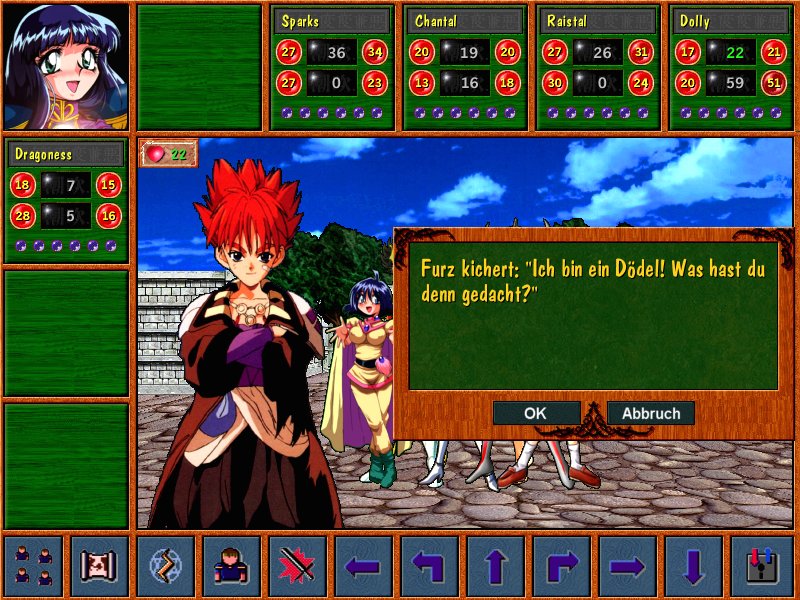The width and height of the screenshot is (800, 600).
Task: Click the strafe left arrow
Action: tap(363, 566)
